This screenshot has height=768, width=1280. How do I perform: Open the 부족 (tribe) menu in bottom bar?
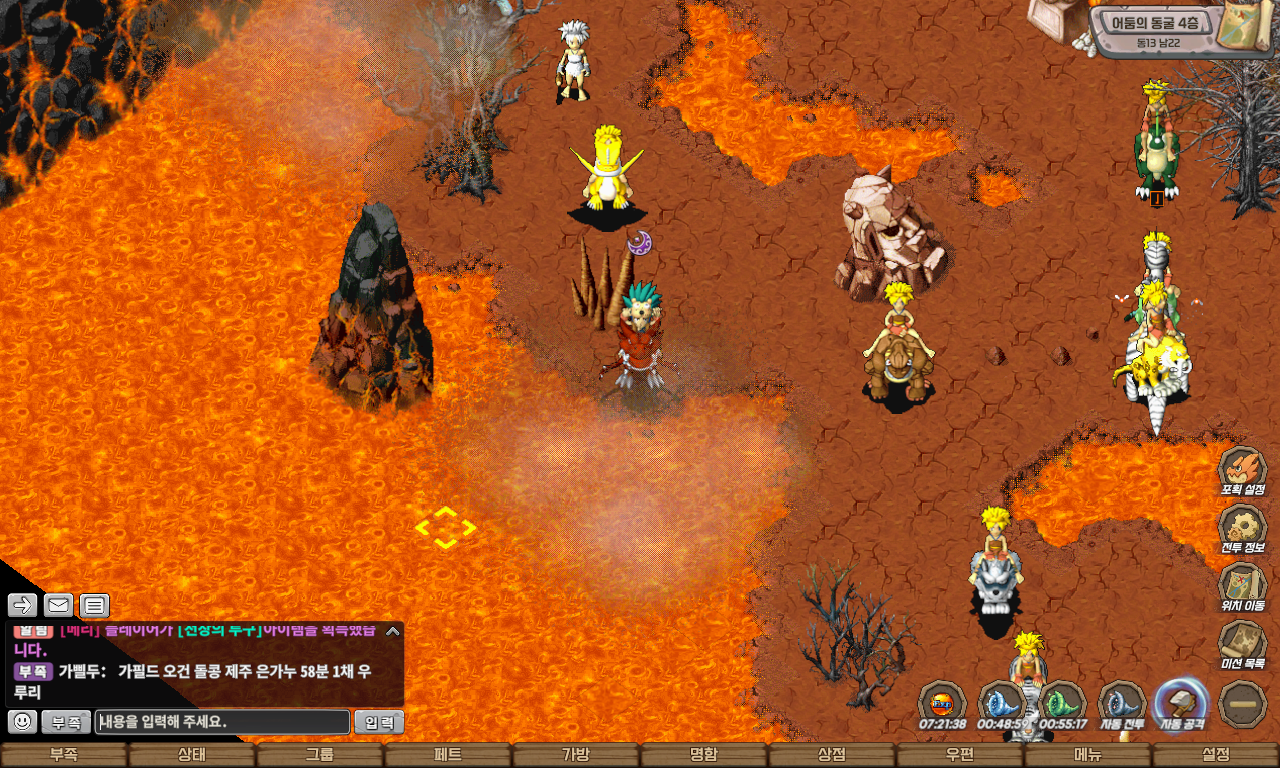pyautogui.click(x=64, y=756)
